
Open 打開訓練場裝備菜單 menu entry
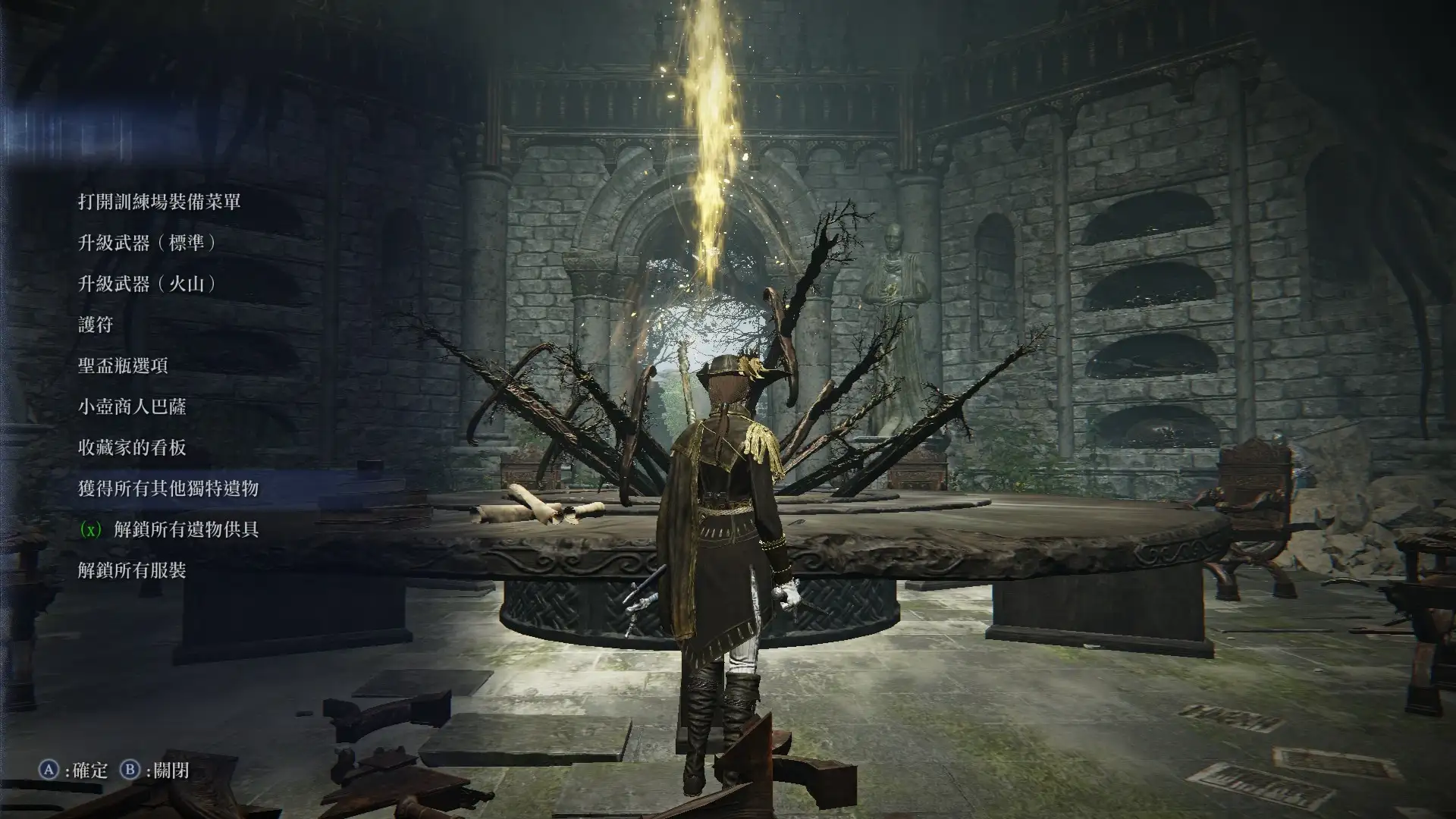click(x=159, y=202)
